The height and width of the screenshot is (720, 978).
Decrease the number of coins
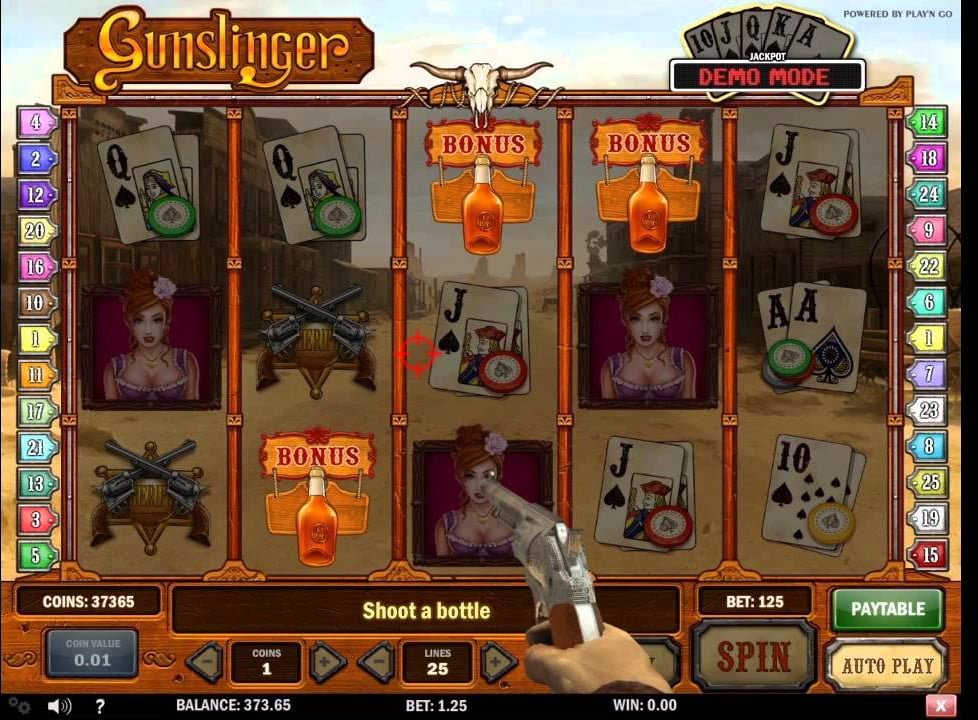click(205, 662)
